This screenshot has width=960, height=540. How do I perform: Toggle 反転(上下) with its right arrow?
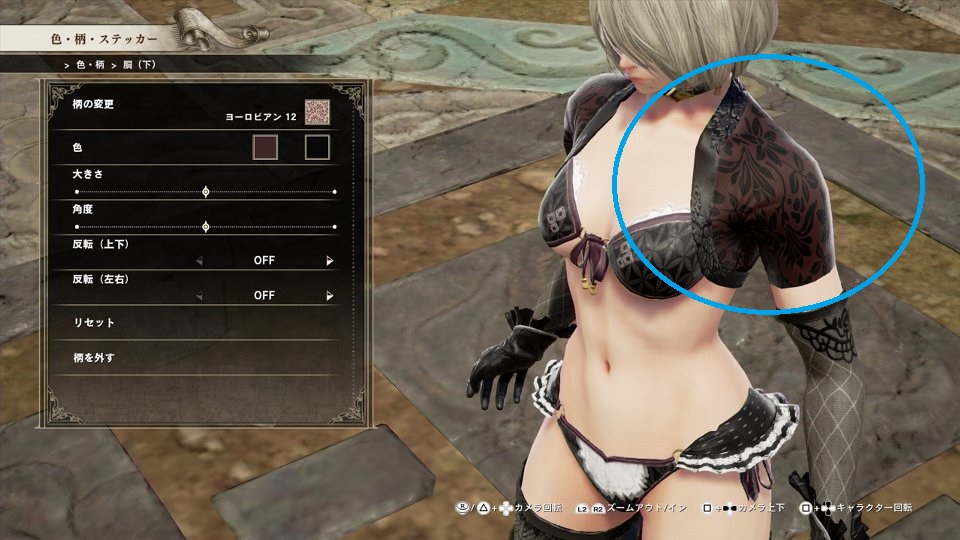tap(329, 261)
